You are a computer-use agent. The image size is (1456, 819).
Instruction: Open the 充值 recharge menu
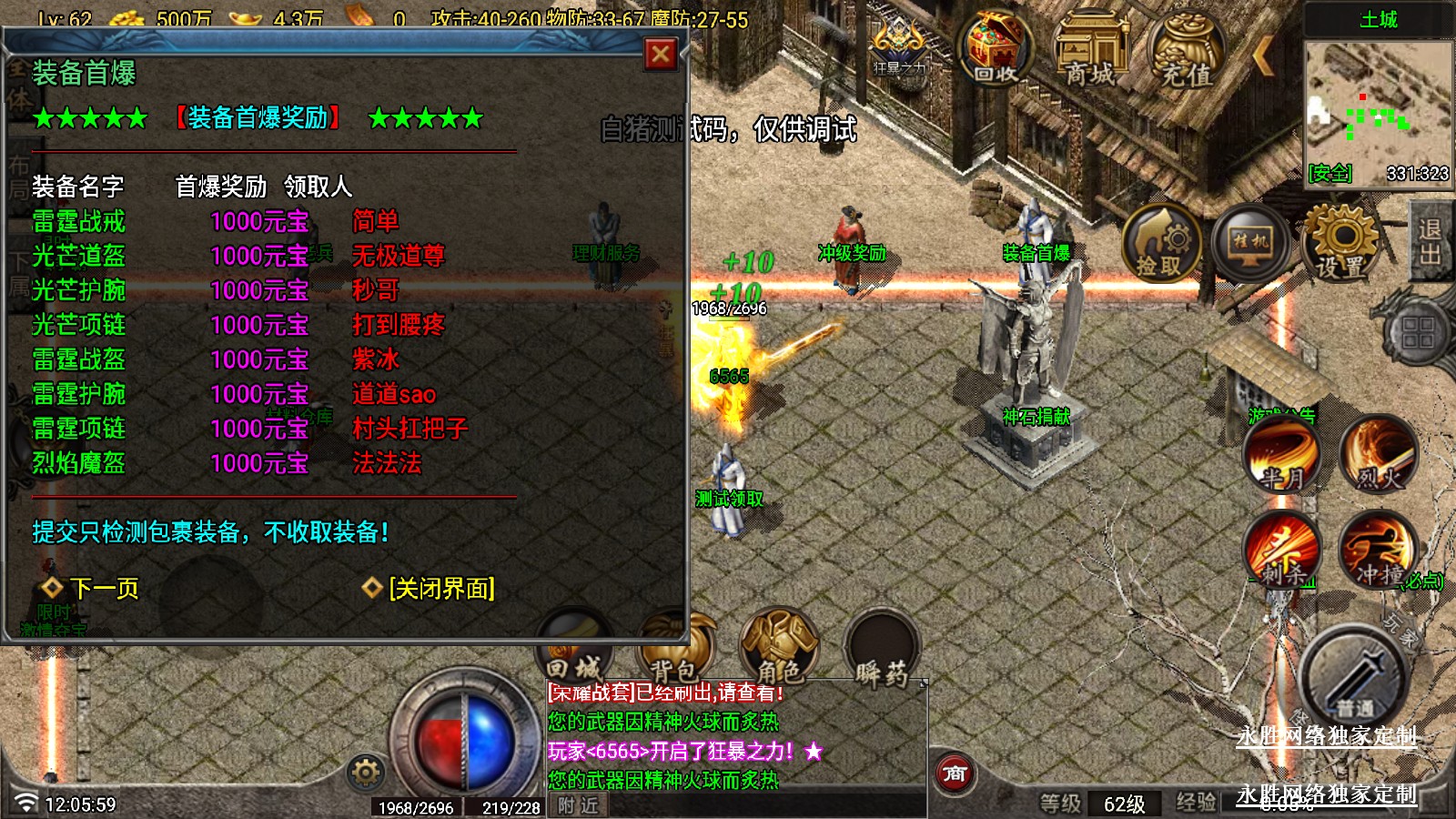pos(1186,50)
